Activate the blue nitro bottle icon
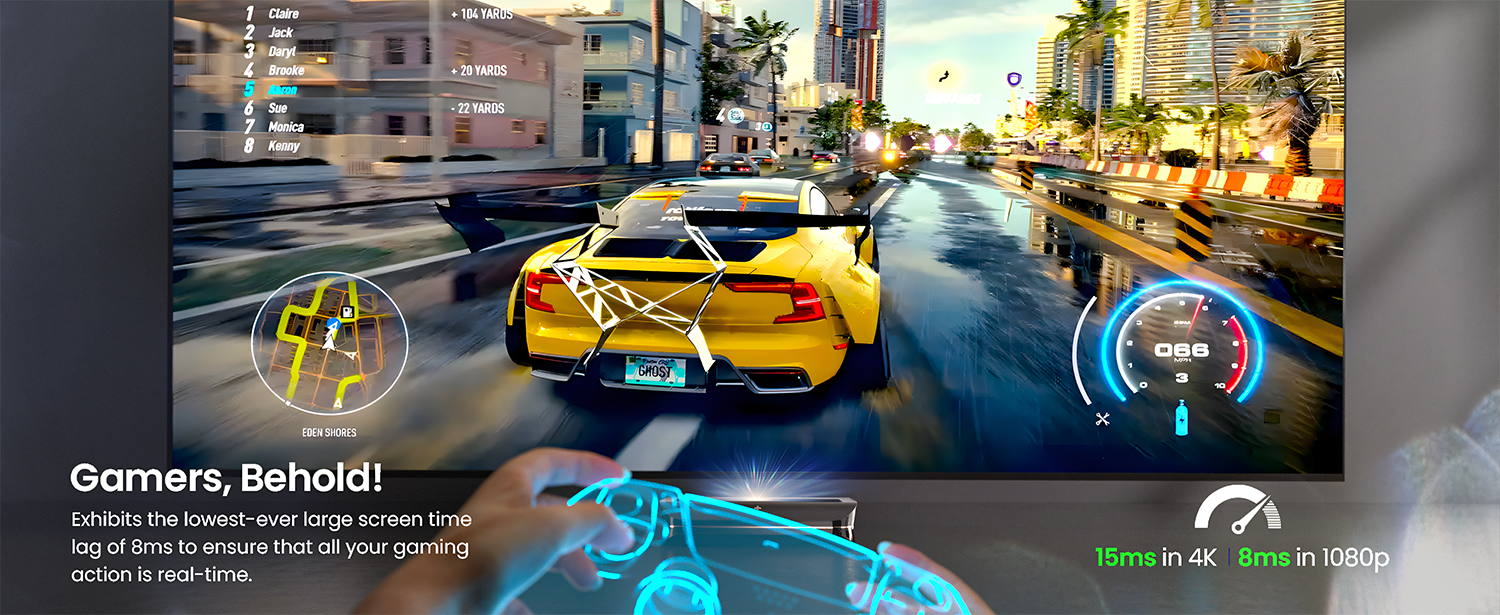1500x615 pixels. tap(1182, 417)
